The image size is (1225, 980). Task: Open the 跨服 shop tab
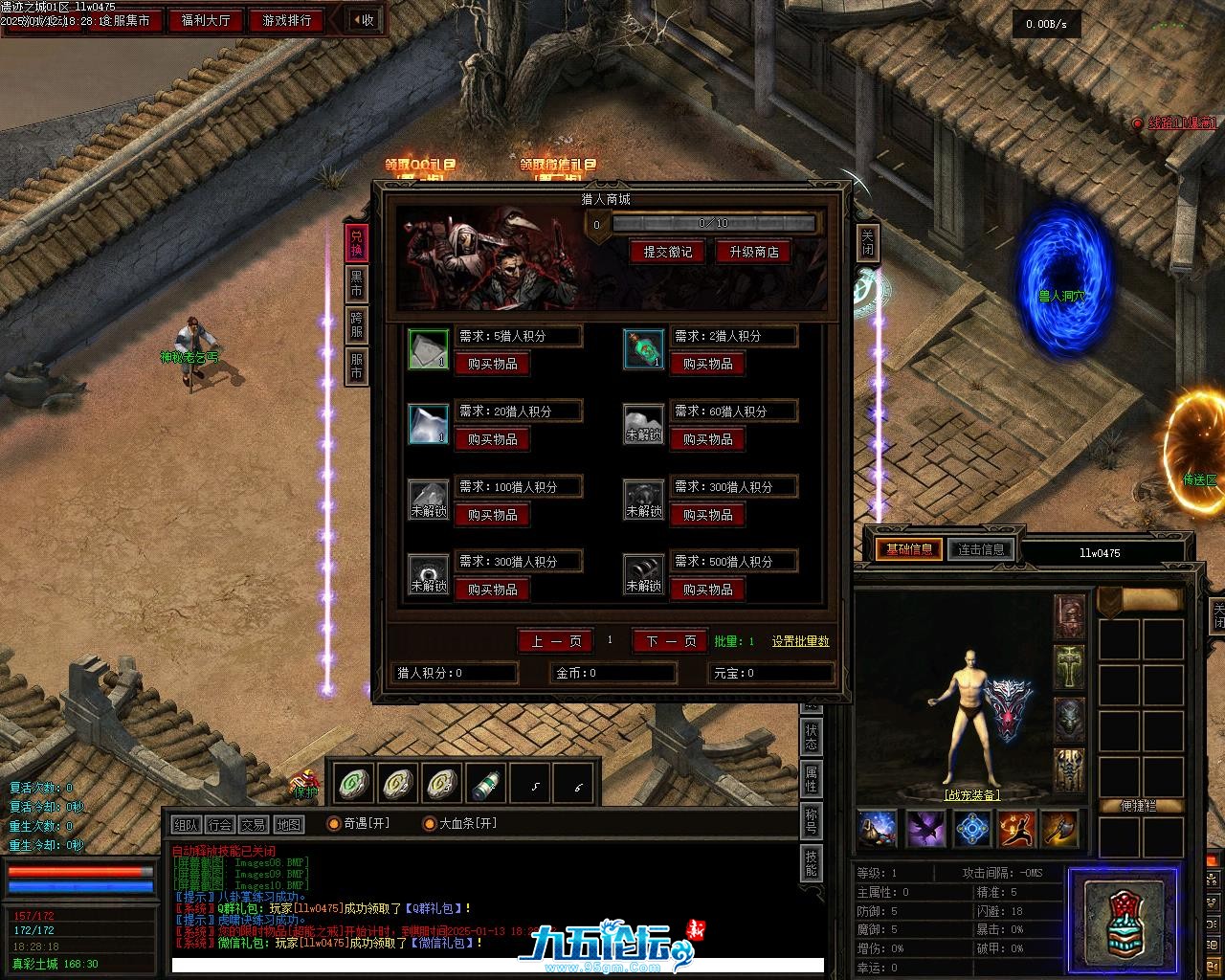click(x=356, y=324)
